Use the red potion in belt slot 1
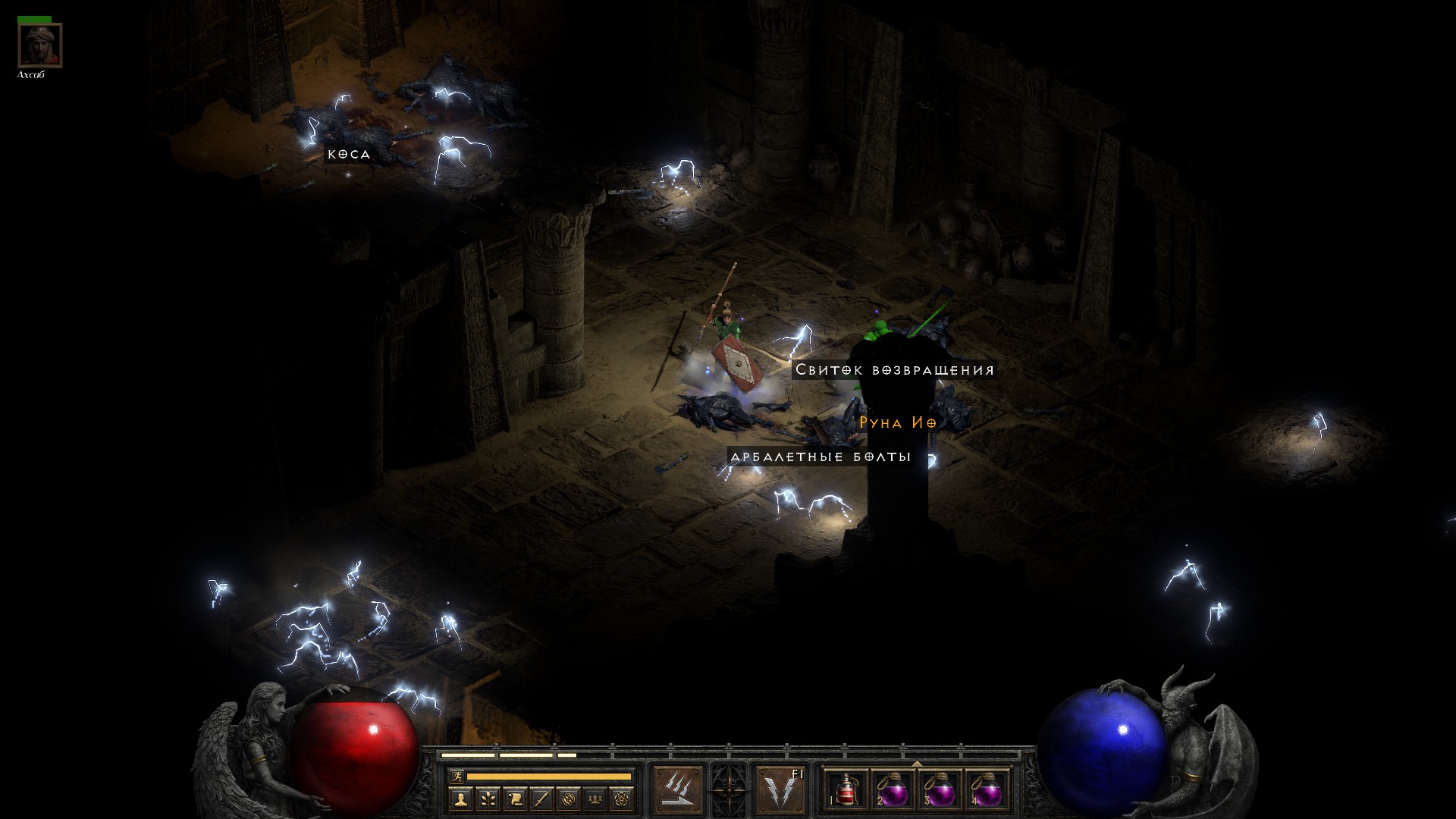 pos(846,790)
